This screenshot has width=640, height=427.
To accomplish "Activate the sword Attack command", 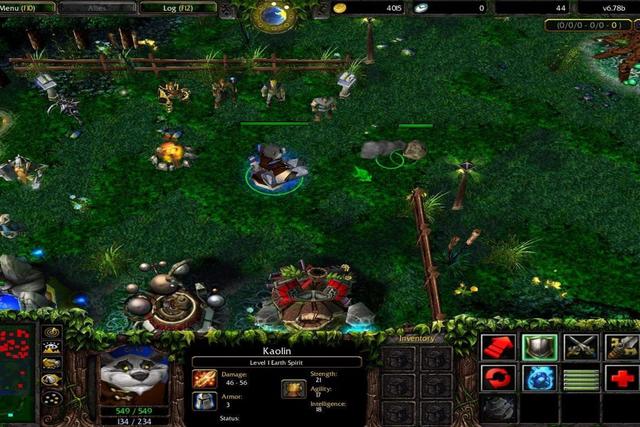I will coord(622,347).
